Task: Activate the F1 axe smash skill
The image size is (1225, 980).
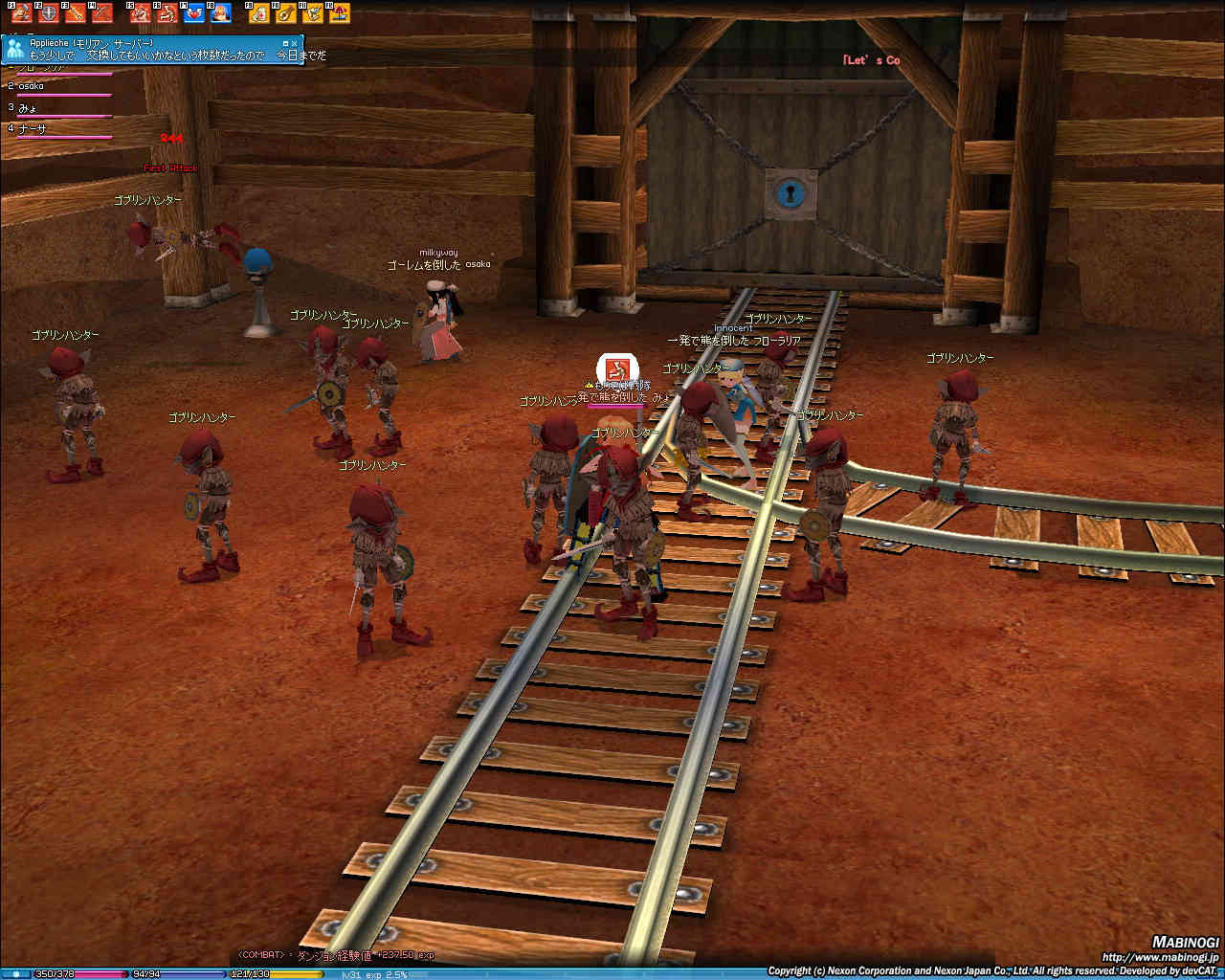Action: pyautogui.click(x=20, y=12)
